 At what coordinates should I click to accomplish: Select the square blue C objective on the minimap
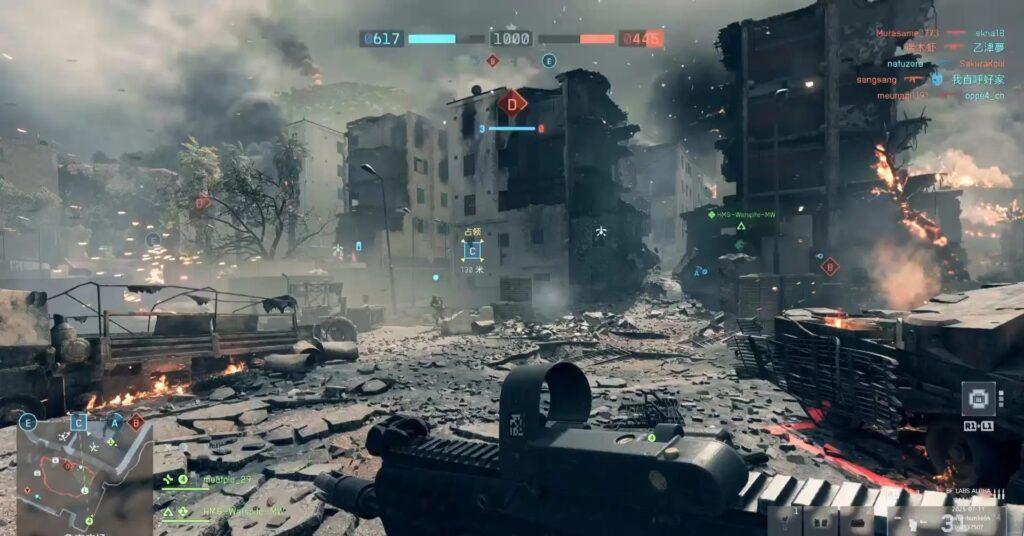pos(79,422)
